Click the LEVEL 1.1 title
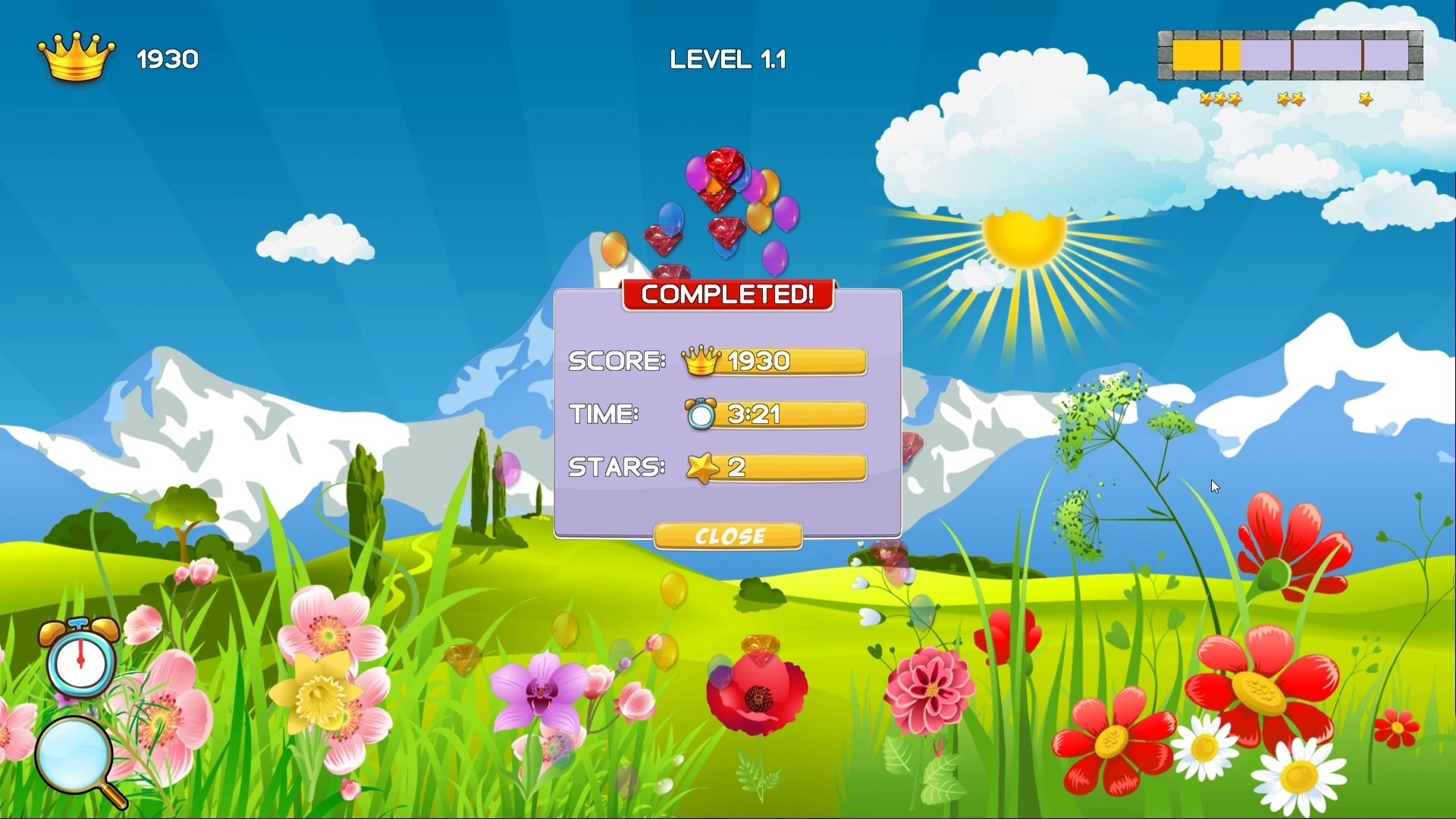This screenshot has width=1456, height=819. pyautogui.click(x=727, y=58)
